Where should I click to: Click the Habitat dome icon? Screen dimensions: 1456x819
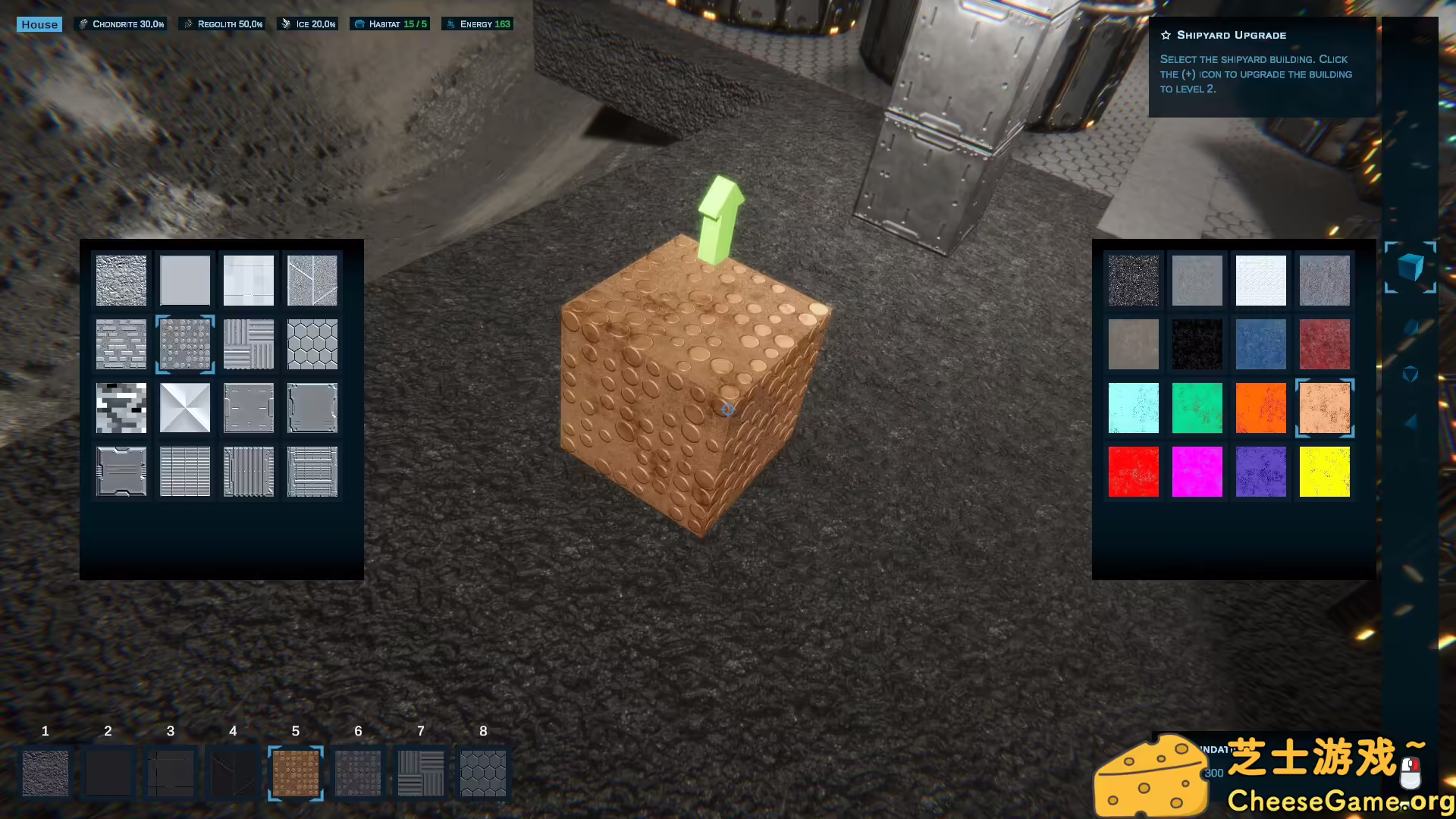click(359, 24)
